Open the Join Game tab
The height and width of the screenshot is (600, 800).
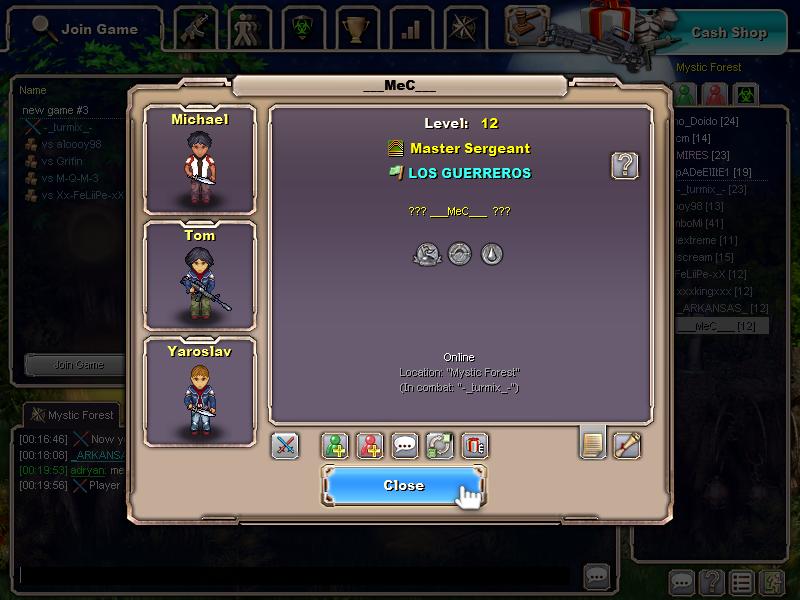point(84,29)
